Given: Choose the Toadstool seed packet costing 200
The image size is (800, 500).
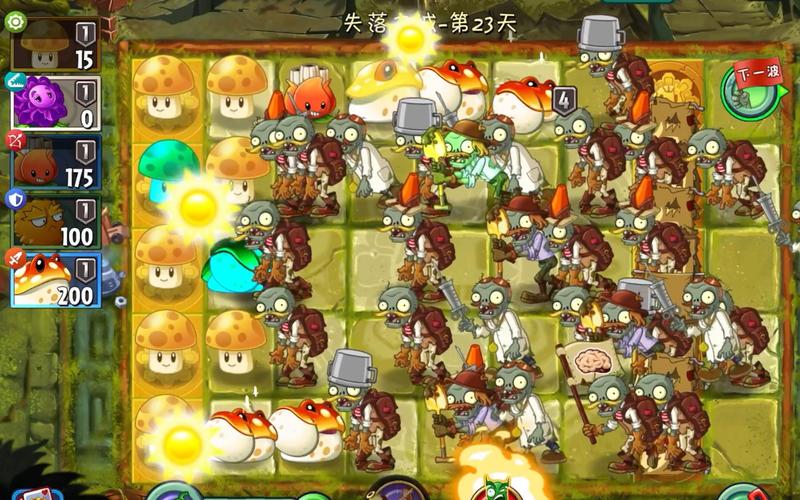Looking at the screenshot, I should pyautogui.click(x=55, y=279).
